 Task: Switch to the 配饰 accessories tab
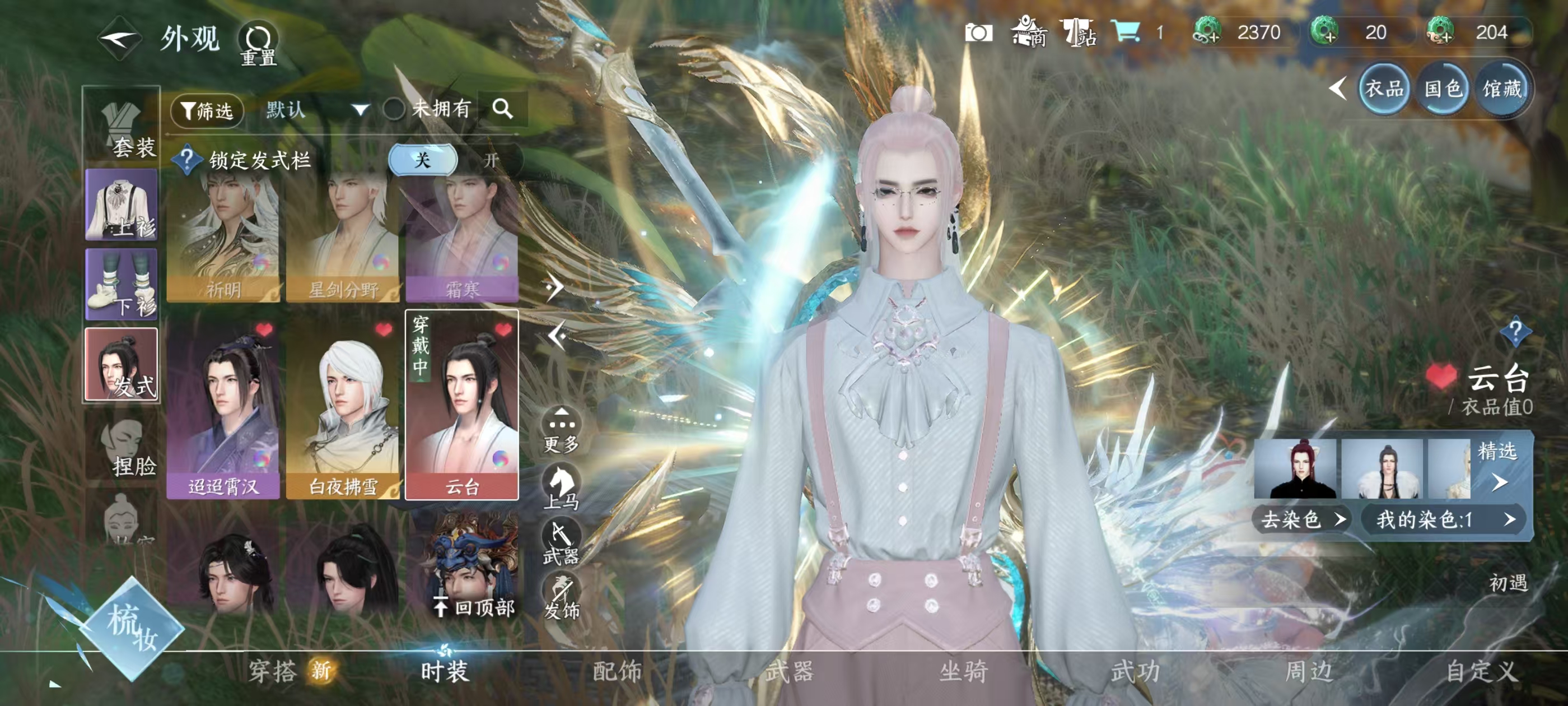point(617,671)
